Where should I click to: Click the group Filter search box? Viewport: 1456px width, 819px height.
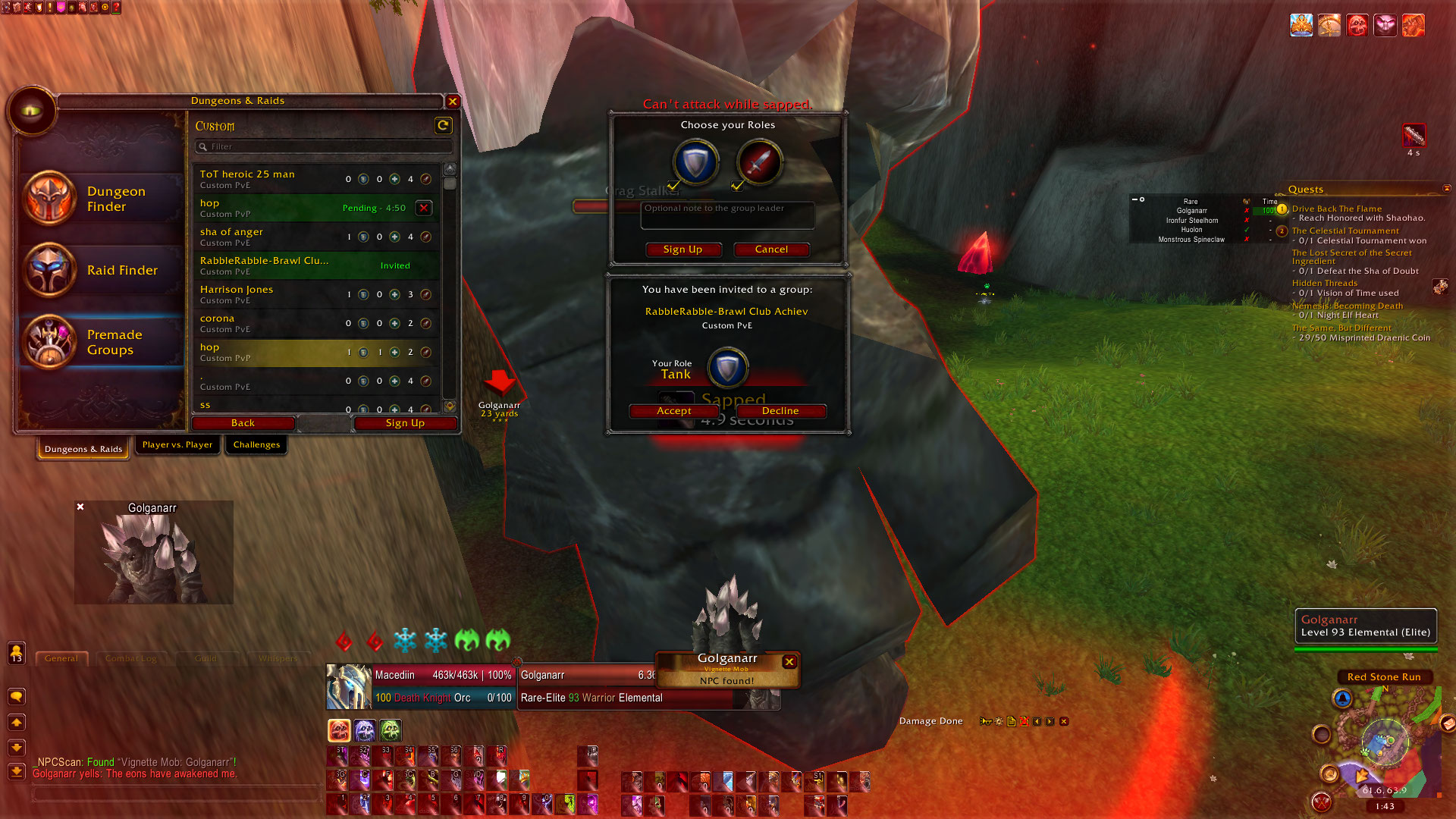coord(326,146)
